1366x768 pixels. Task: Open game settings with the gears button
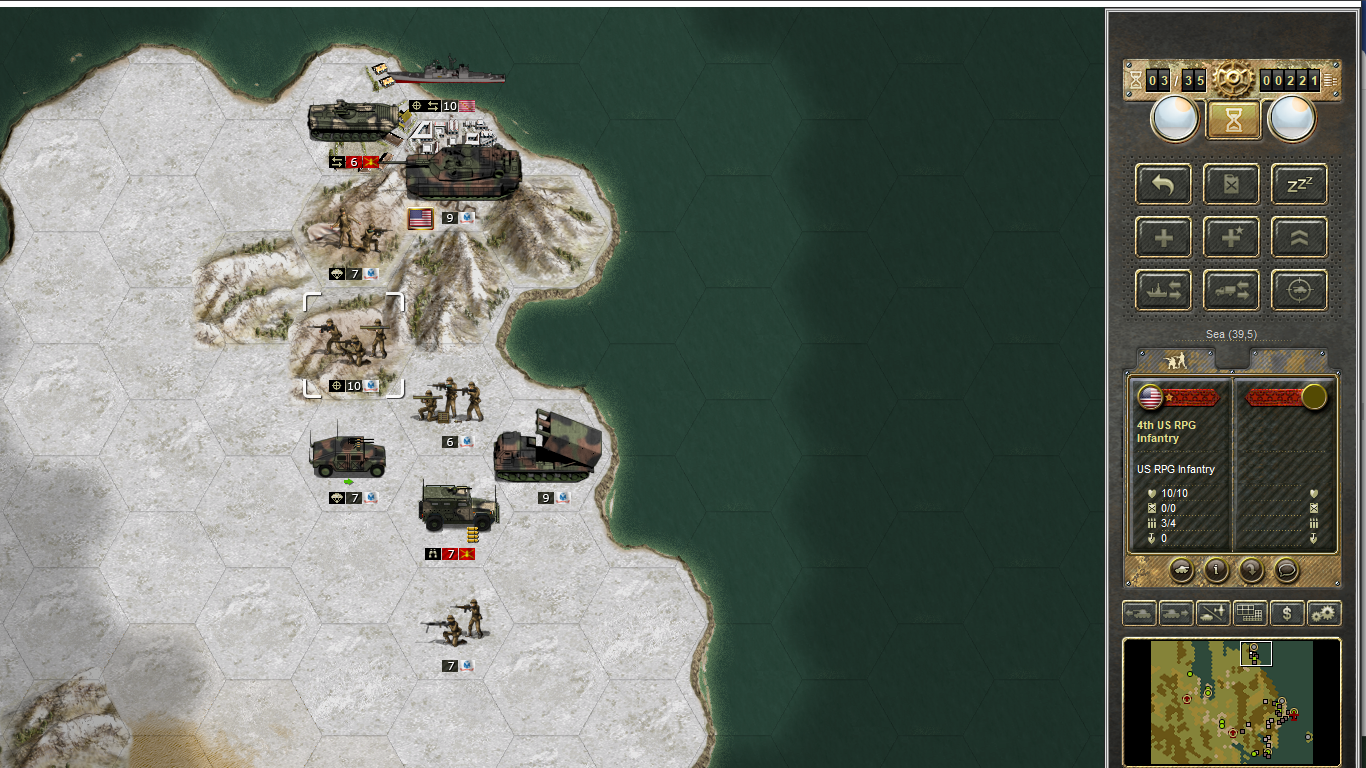(1324, 613)
